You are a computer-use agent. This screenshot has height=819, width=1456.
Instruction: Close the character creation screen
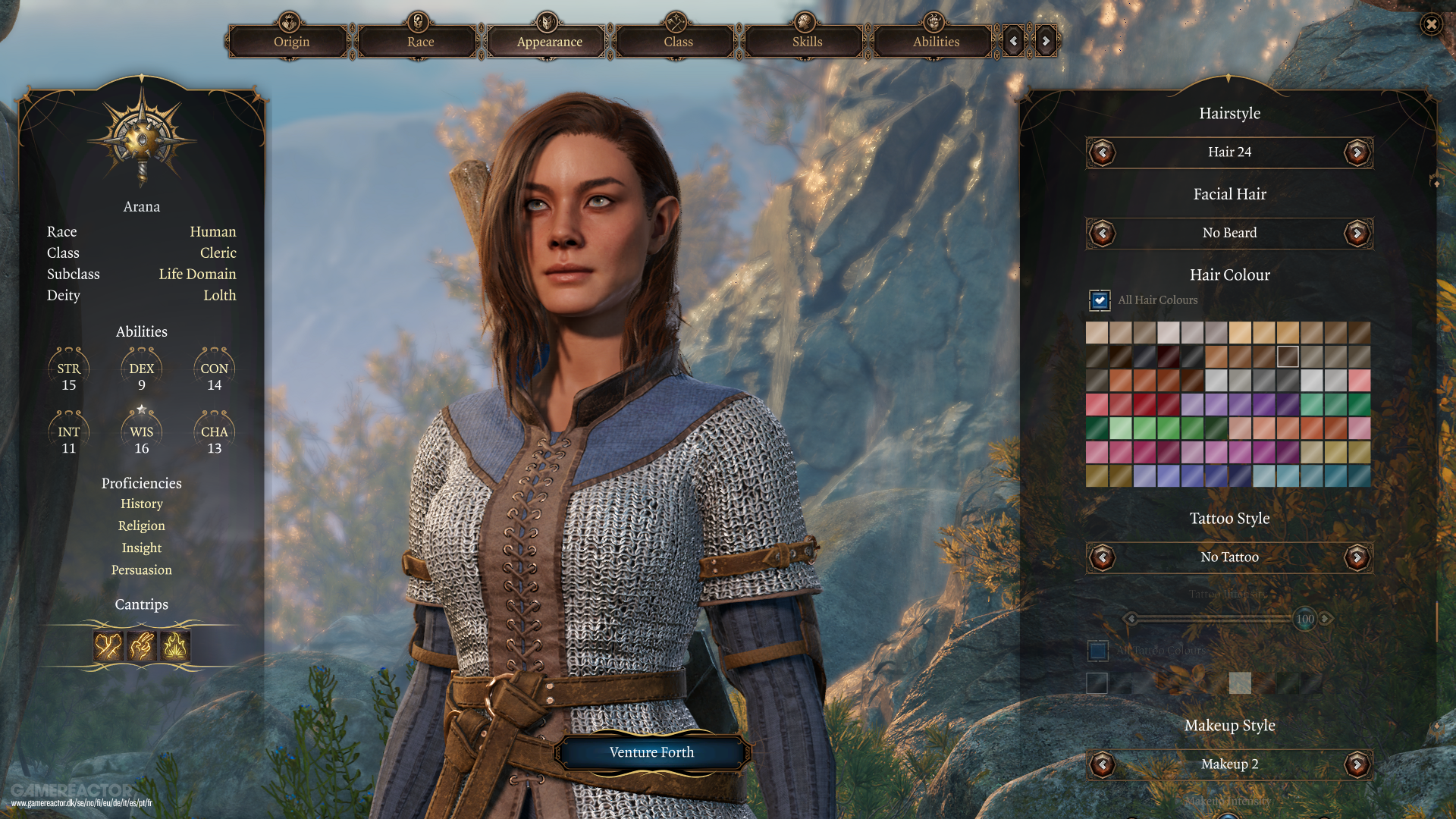click(x=1431, y=25)
